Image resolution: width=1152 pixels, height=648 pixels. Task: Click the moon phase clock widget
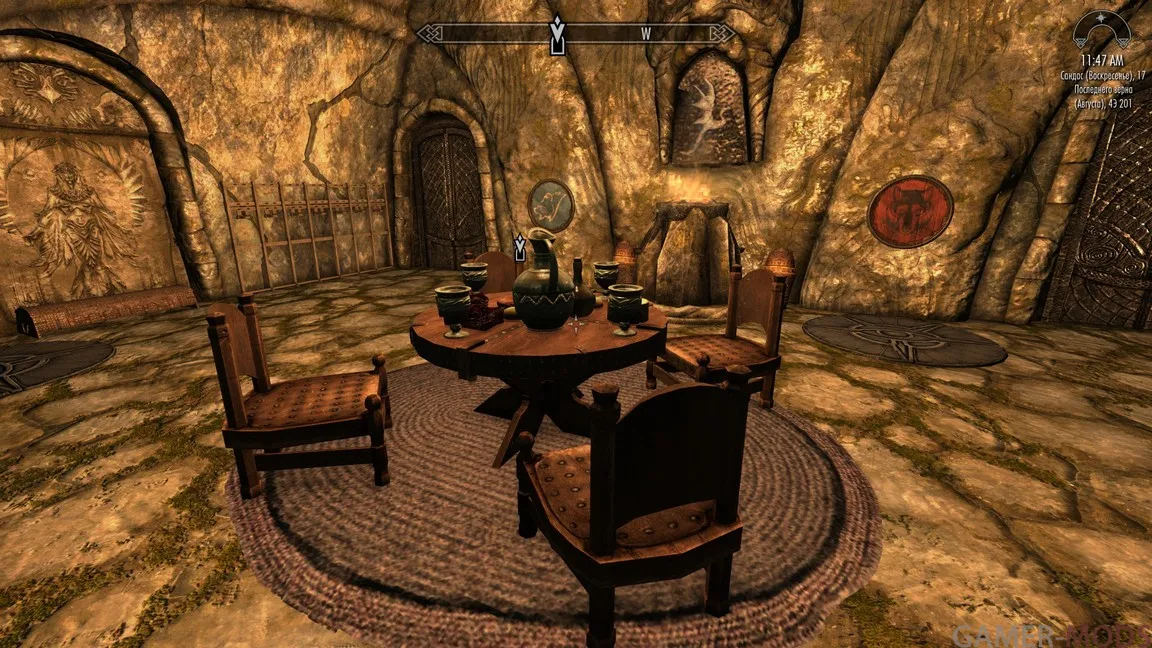pos(1101,31)
